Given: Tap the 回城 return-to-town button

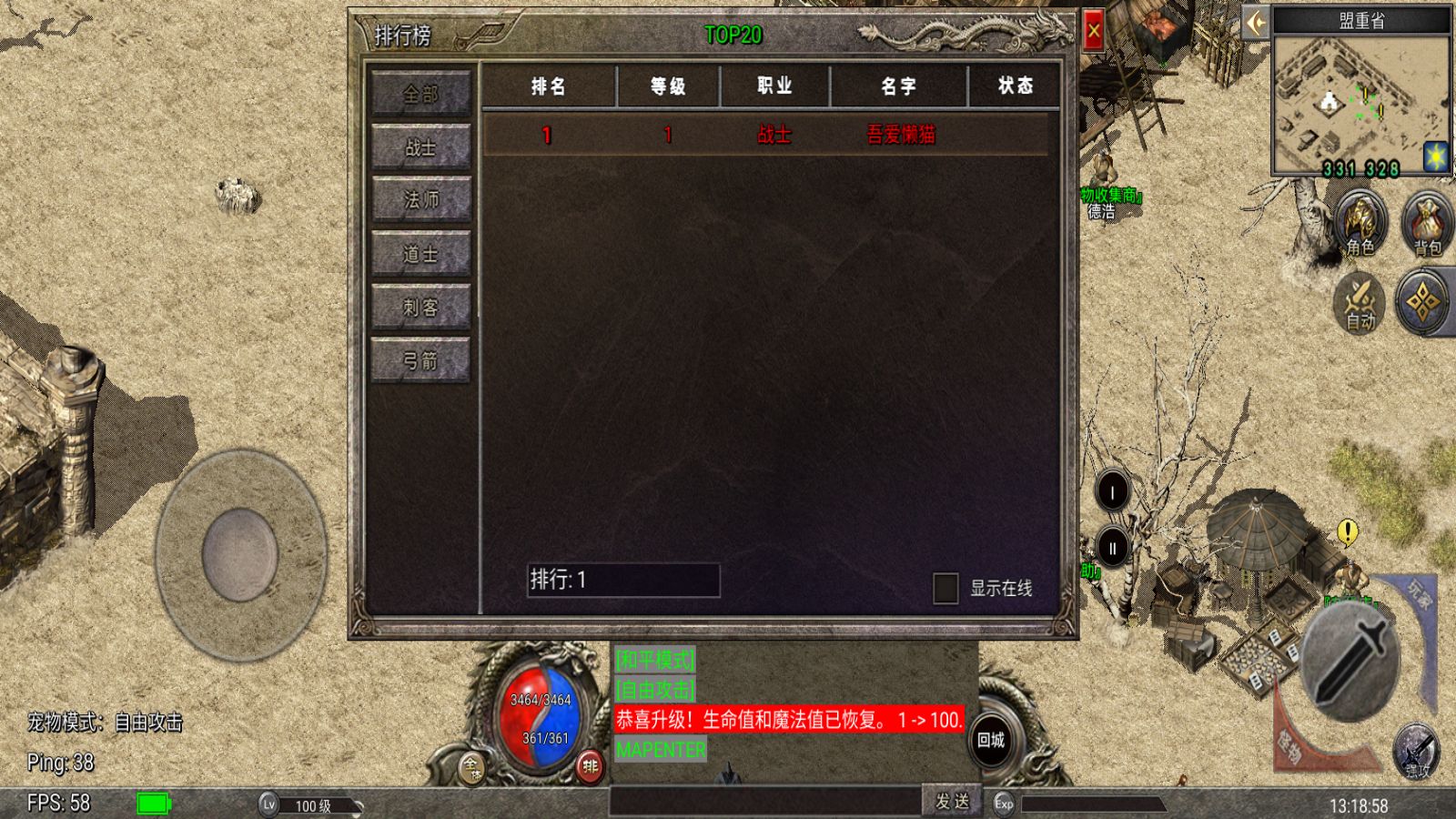Looking at the screenshot, I should pos(993,742).
